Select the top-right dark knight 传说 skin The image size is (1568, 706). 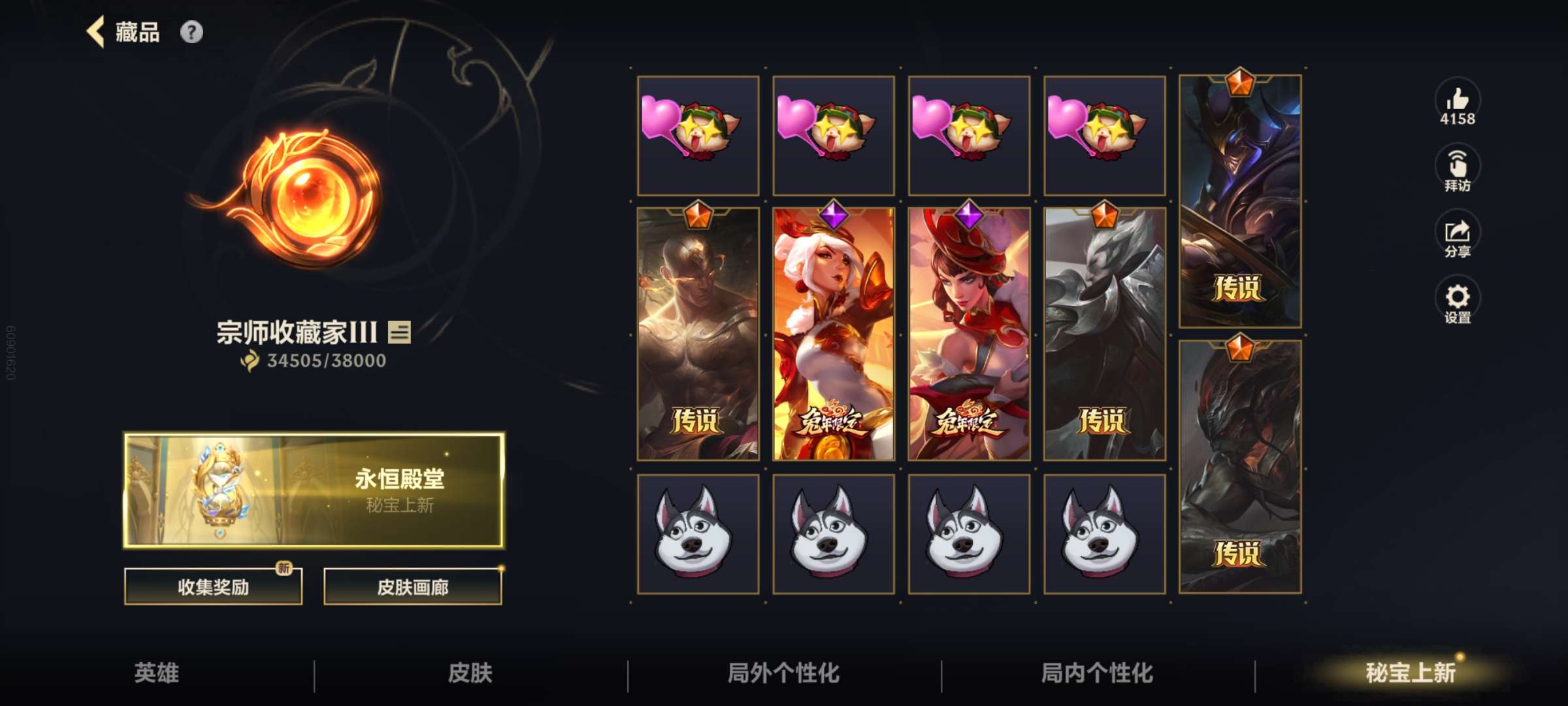coord(1241,196)
